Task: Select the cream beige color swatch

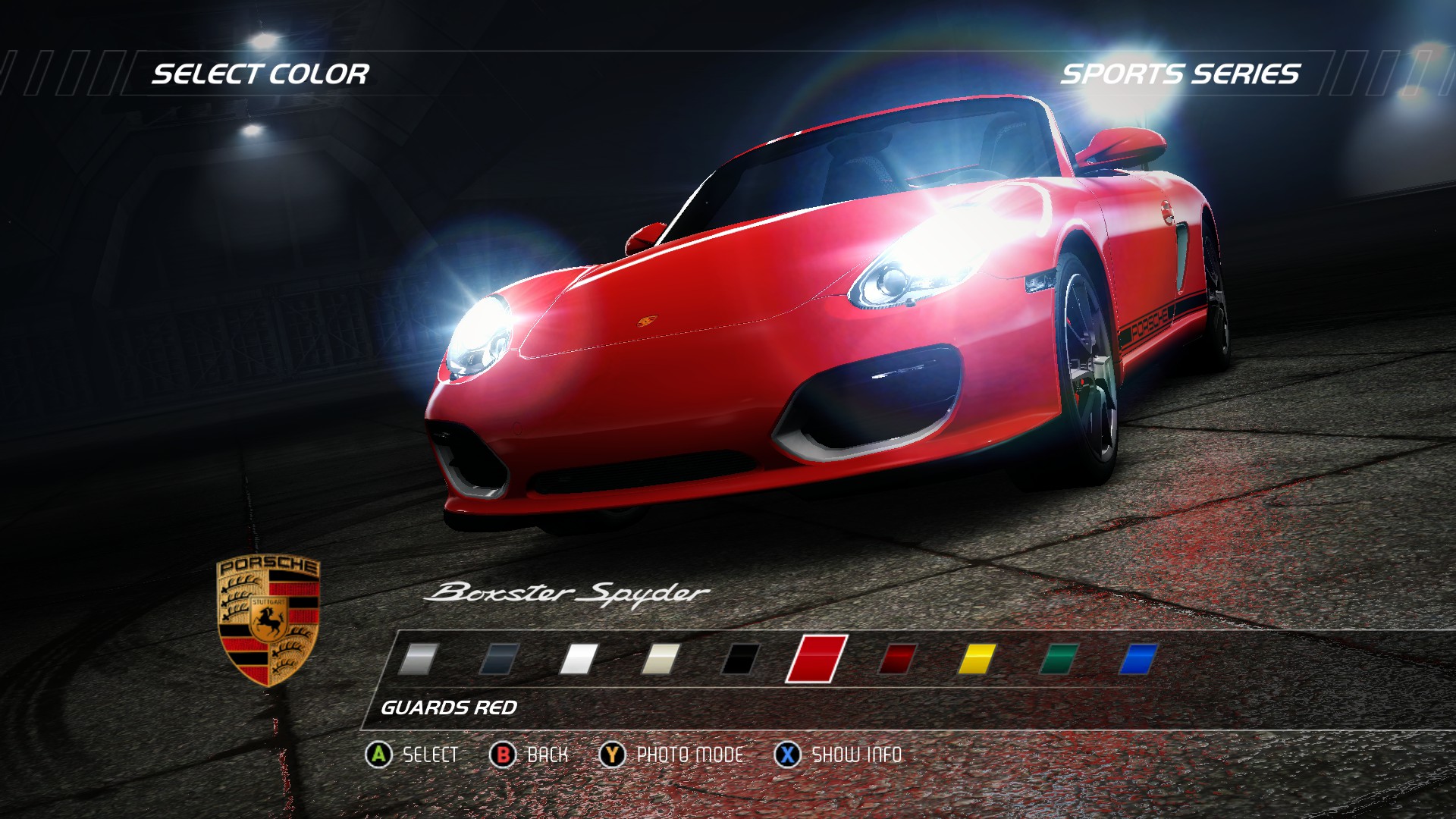Action: click(x=660, y=659)
